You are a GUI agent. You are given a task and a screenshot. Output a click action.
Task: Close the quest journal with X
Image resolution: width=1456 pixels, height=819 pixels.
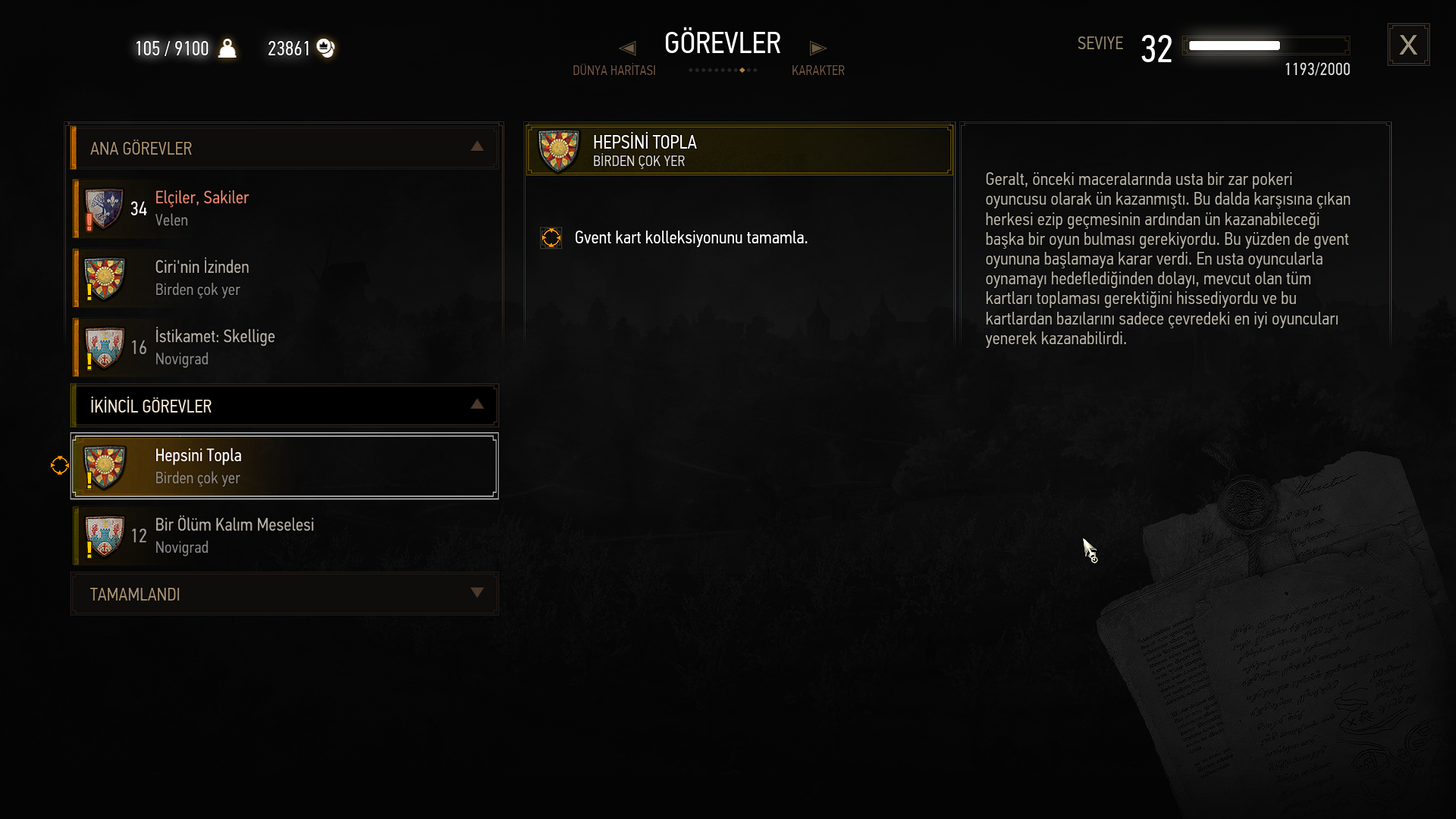pos(1408,45)
